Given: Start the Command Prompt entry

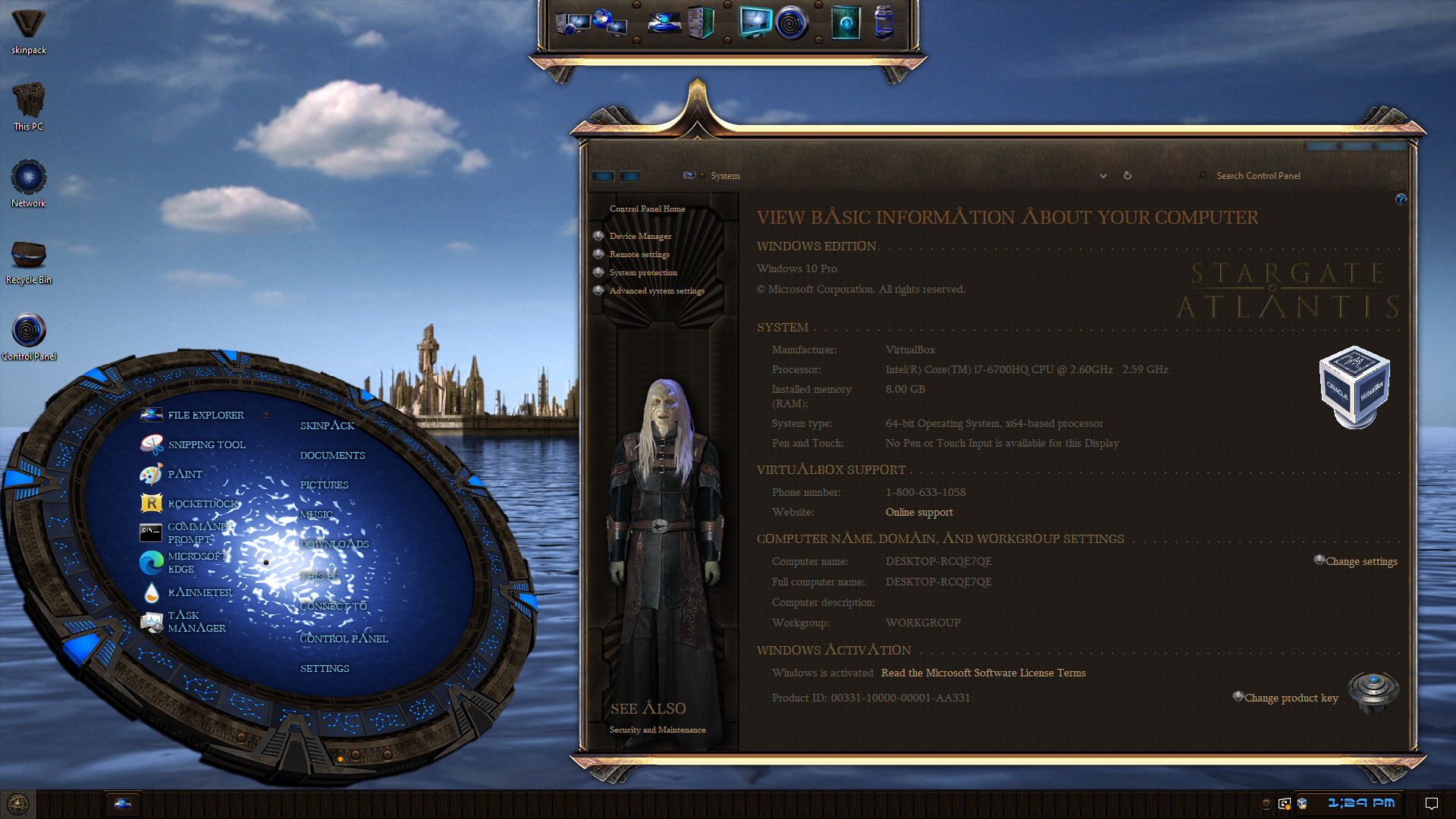Looking at the screenshot, I should click(196, 532).
